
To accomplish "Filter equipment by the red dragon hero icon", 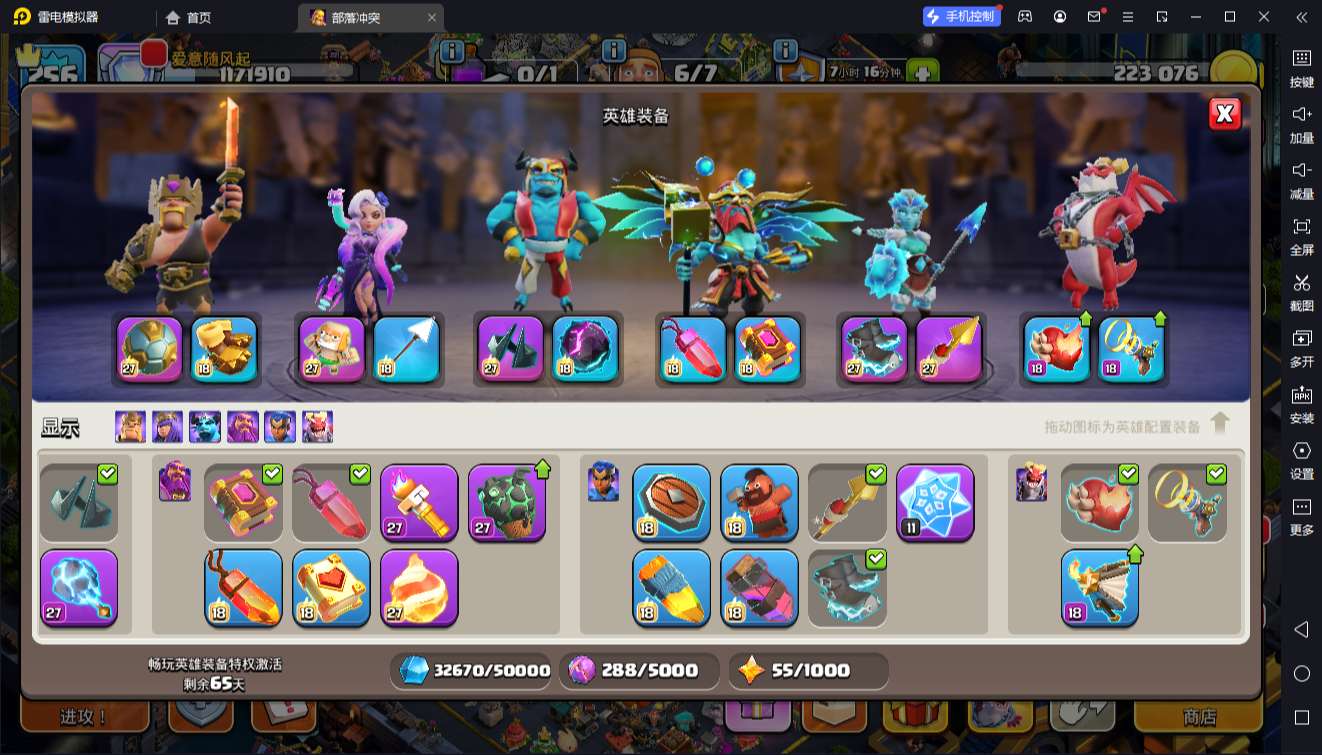I will 317,427.
